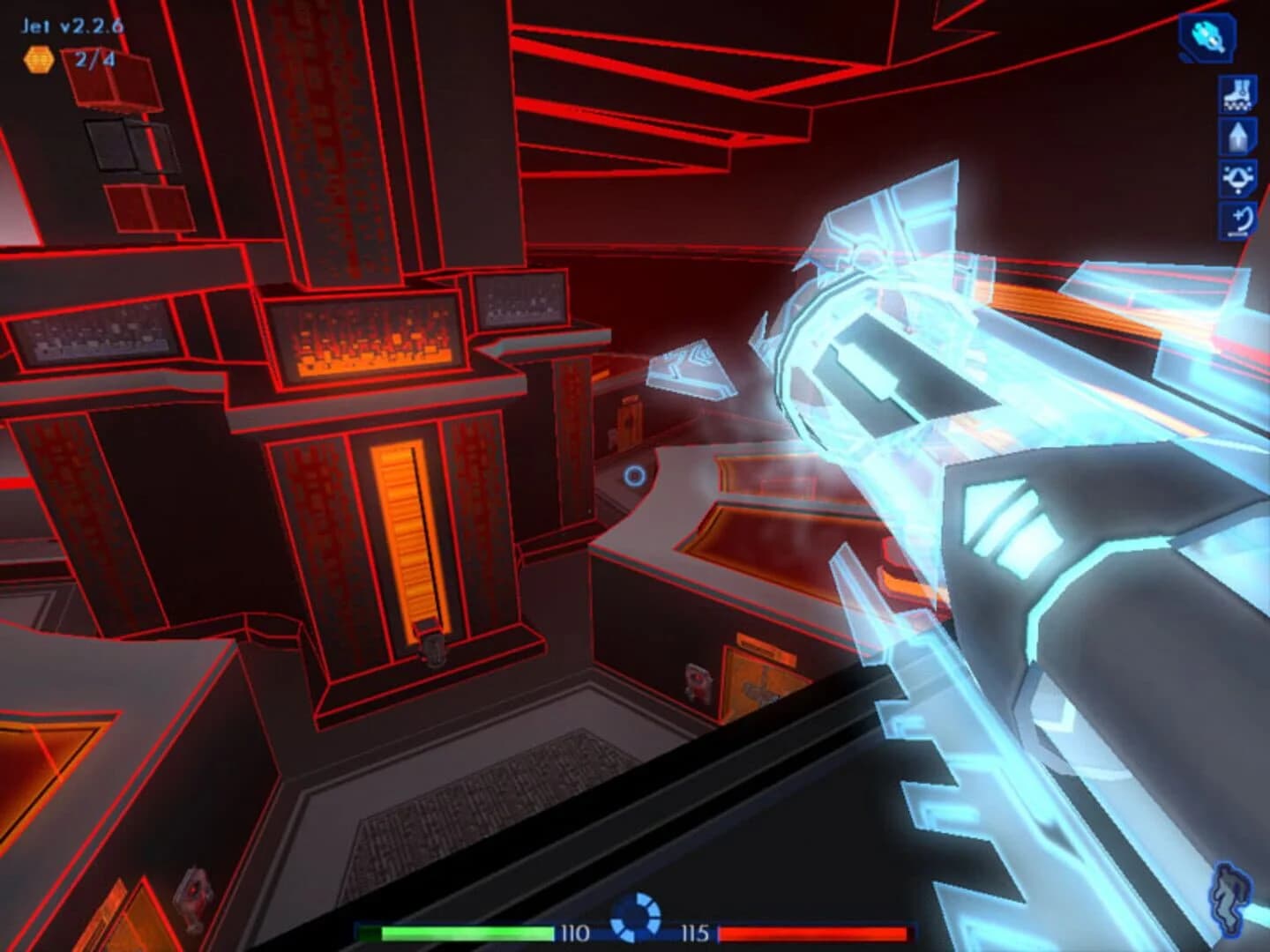This screenshot has height=952, width=1270.
Task: Click the grenade mask icon in the sidebar
Action: [x=1238, y=179]
